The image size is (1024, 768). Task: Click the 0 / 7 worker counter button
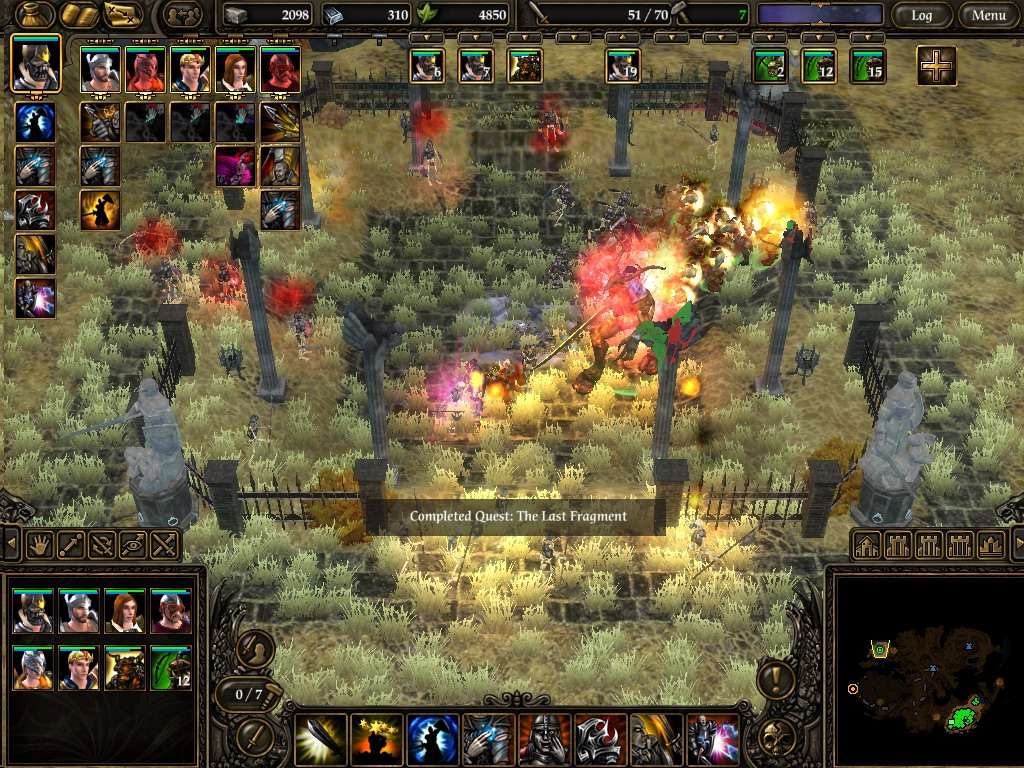click(248, 694)
